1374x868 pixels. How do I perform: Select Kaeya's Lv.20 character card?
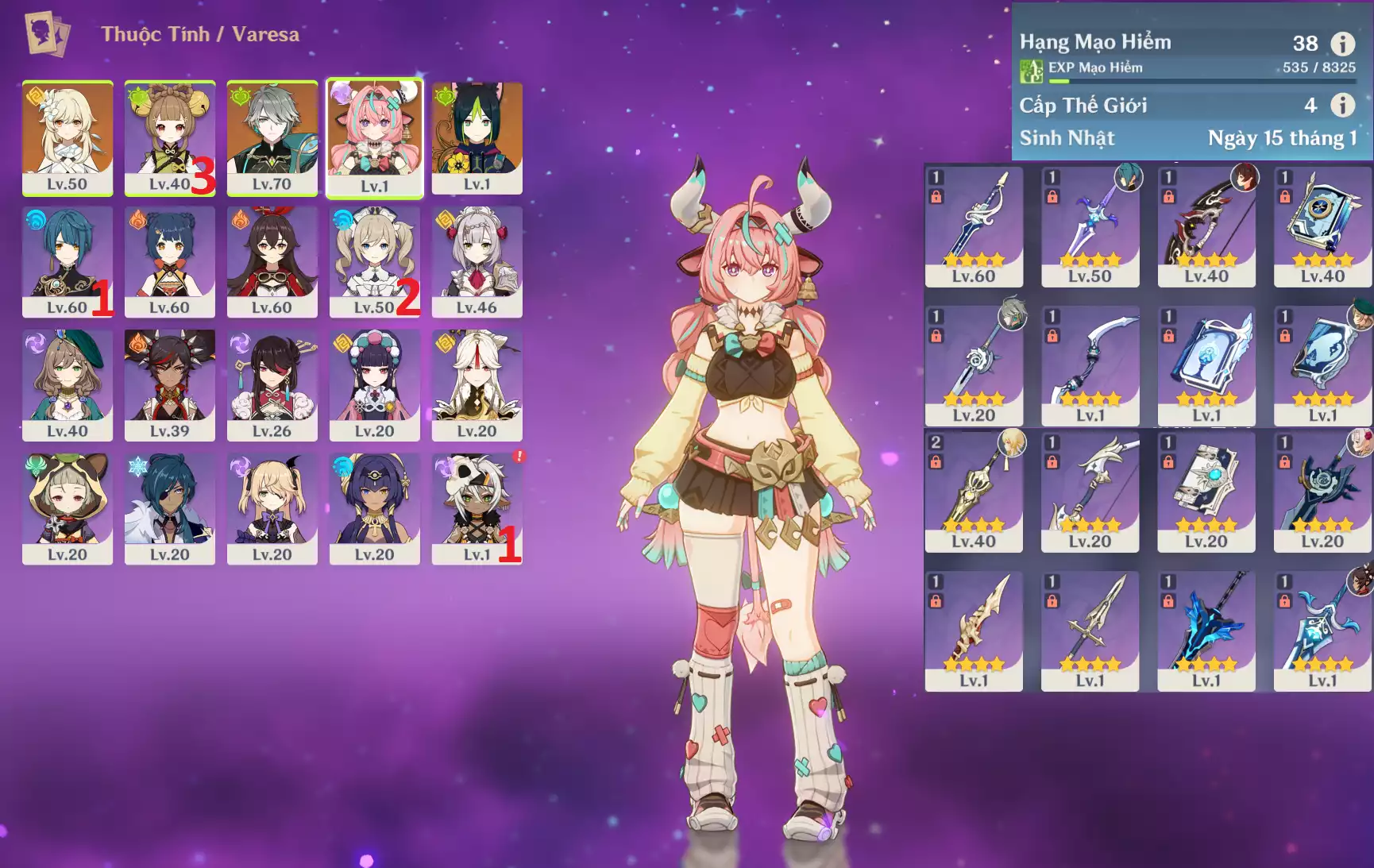[x=170, y=509]
